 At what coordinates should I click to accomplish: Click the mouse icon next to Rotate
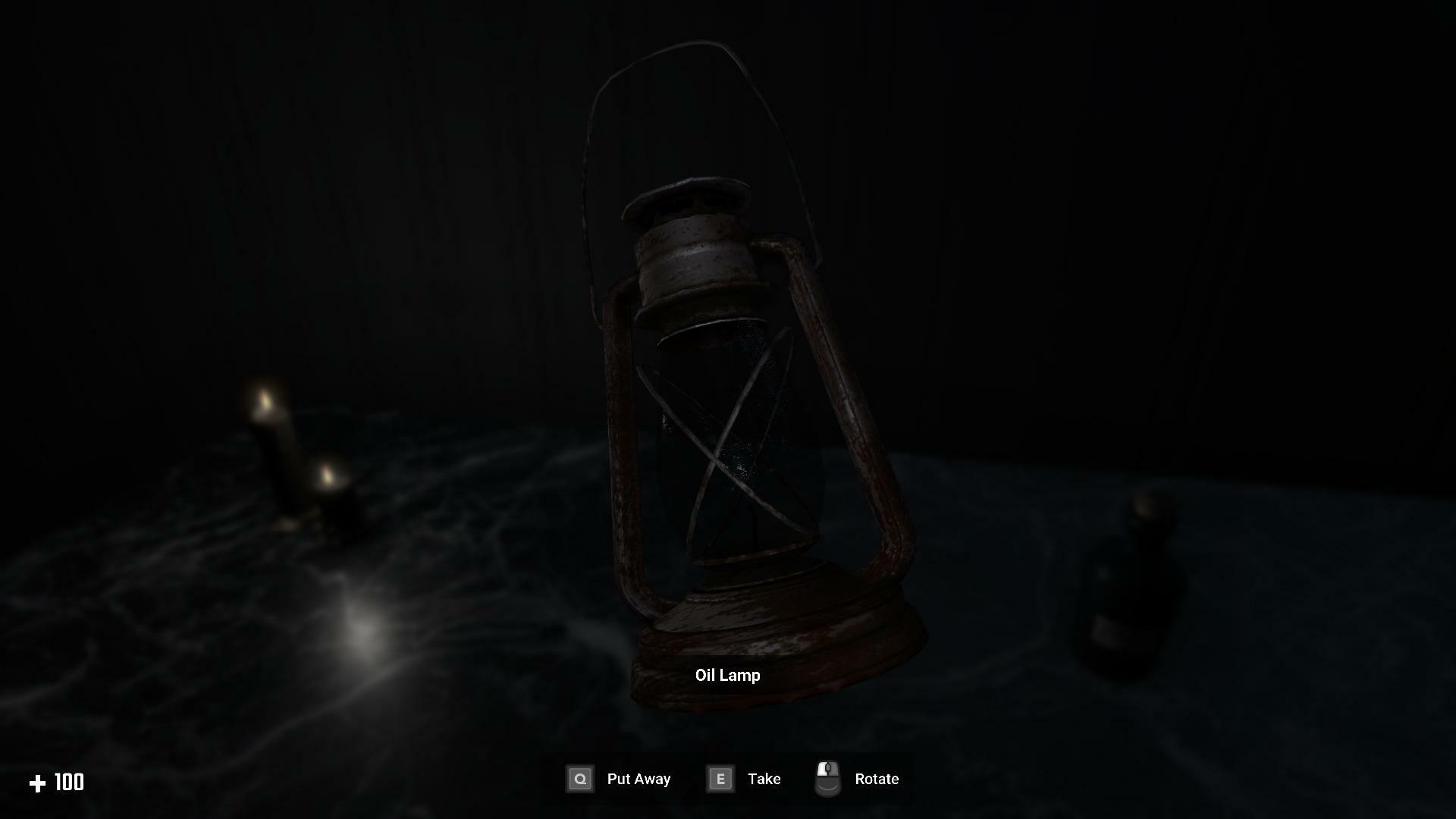[827, 777]
